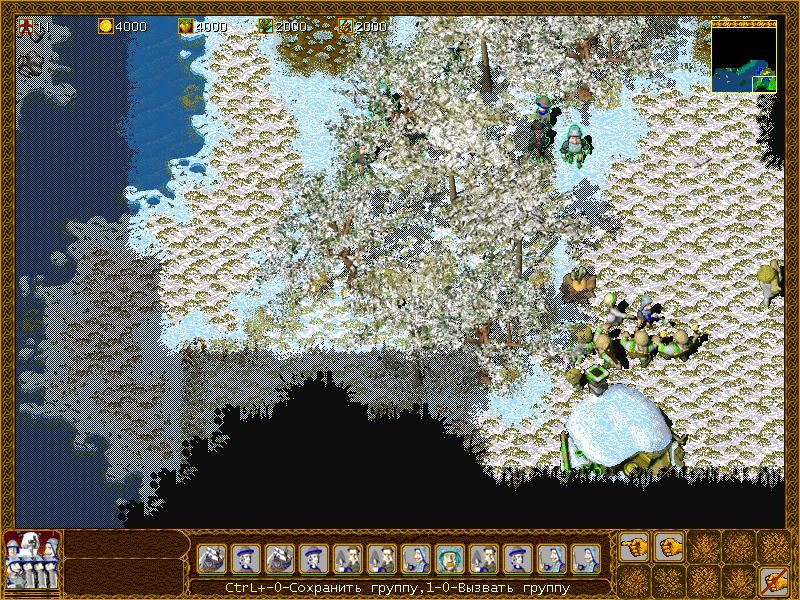
Task: Activate the pointing hand command
Action: point(634,547)
